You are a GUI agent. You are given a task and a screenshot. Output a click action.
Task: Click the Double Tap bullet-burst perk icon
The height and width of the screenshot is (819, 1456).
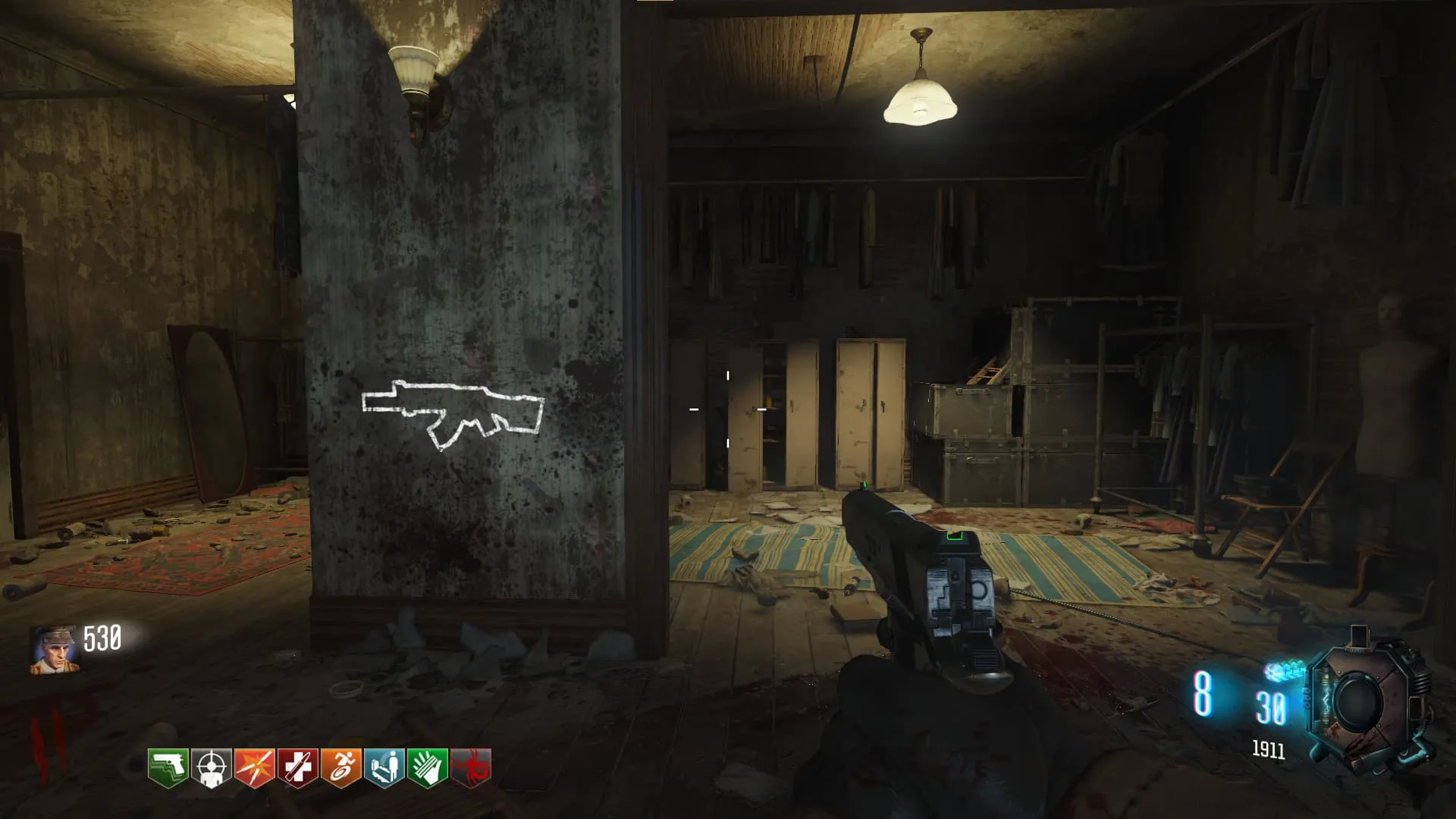(x=255, y=767)
